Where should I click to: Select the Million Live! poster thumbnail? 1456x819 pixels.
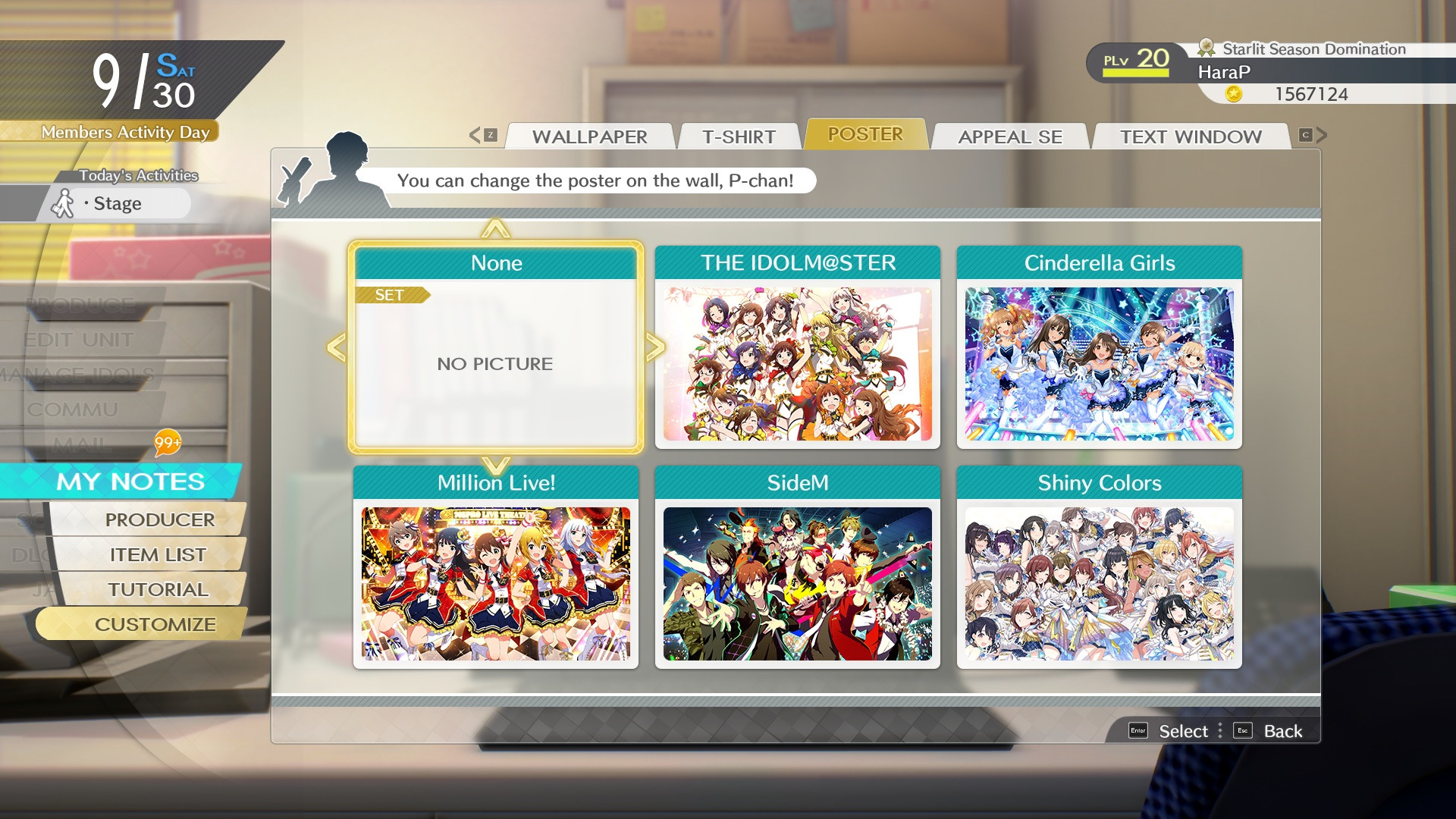[496, 580]
